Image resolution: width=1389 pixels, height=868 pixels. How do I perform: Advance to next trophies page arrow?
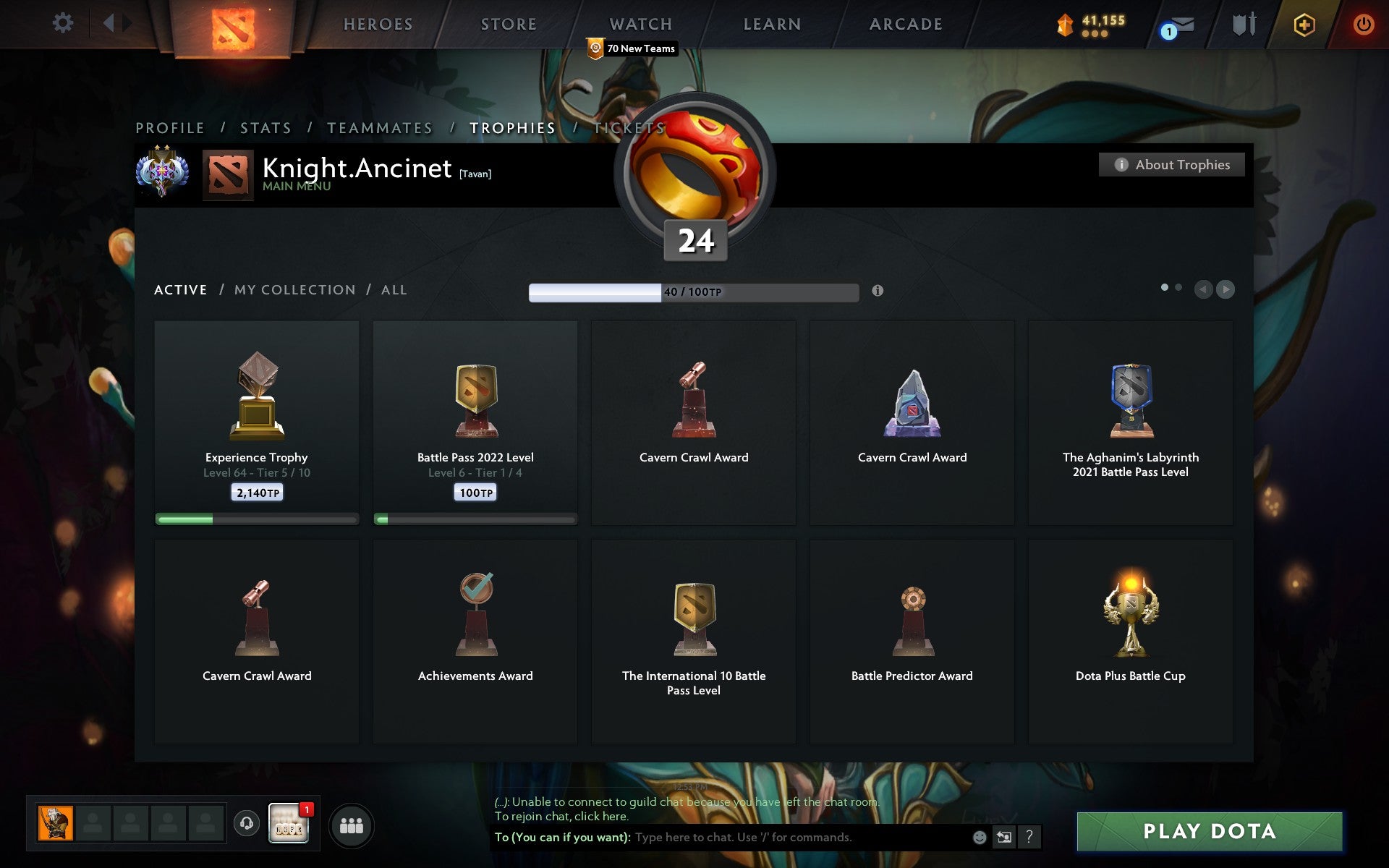coord(1226,289)
